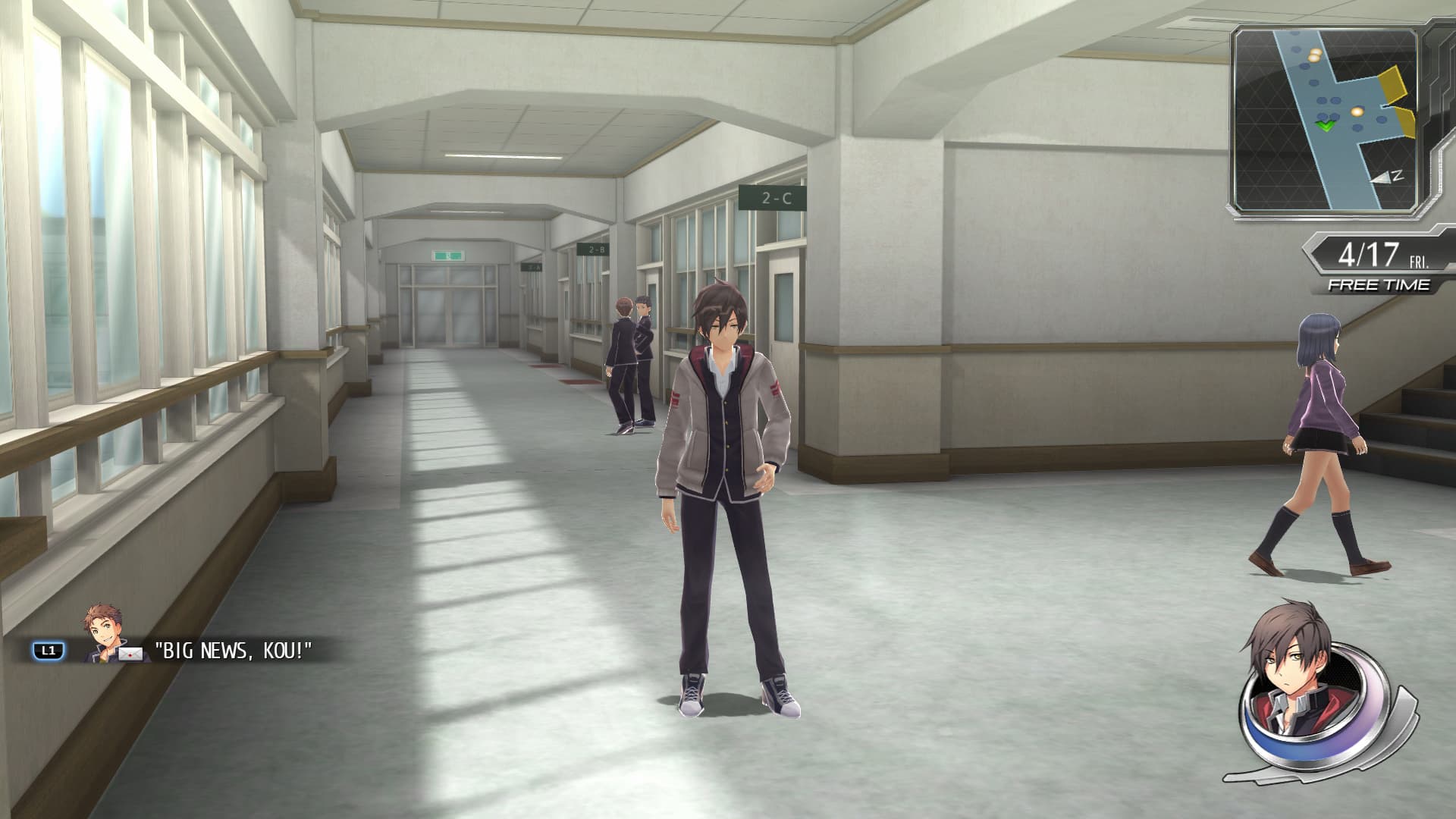Select the 2-B classroom sign
The image size is (1456, 819).
(x=595, y=249)
